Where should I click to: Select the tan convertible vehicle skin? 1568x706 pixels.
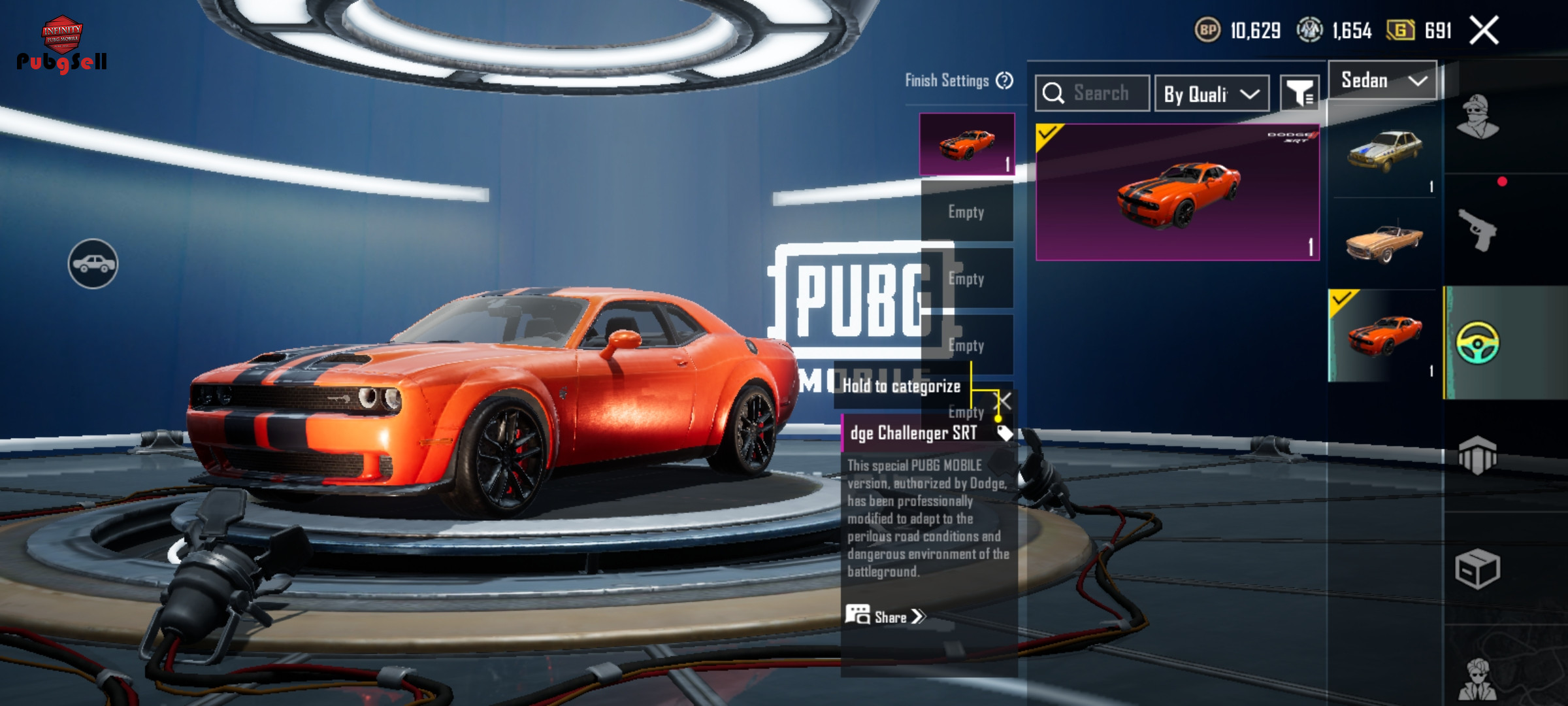pyautogui.click(x=1384, y=243)
